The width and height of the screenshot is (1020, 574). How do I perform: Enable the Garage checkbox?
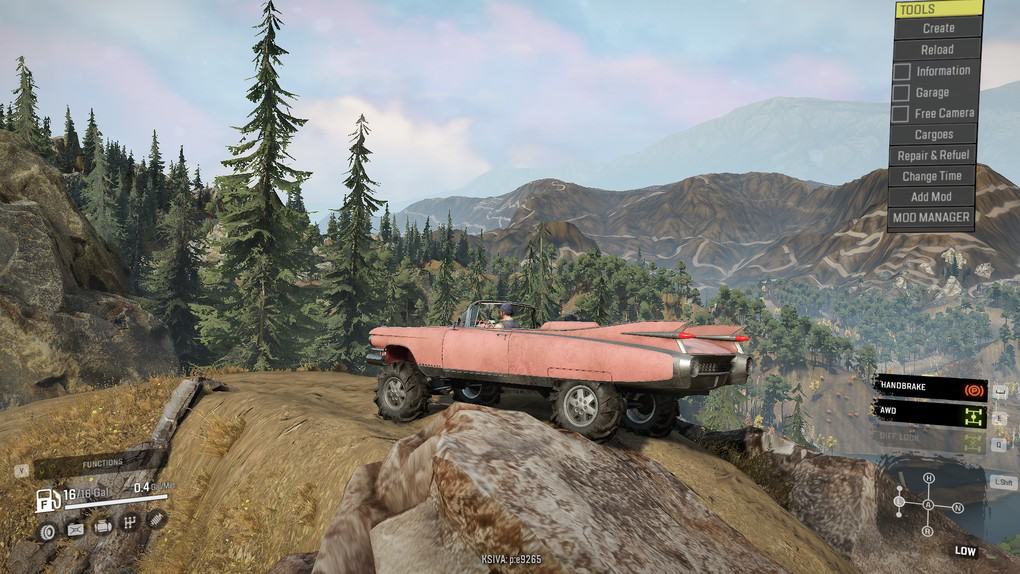(901, 93)
